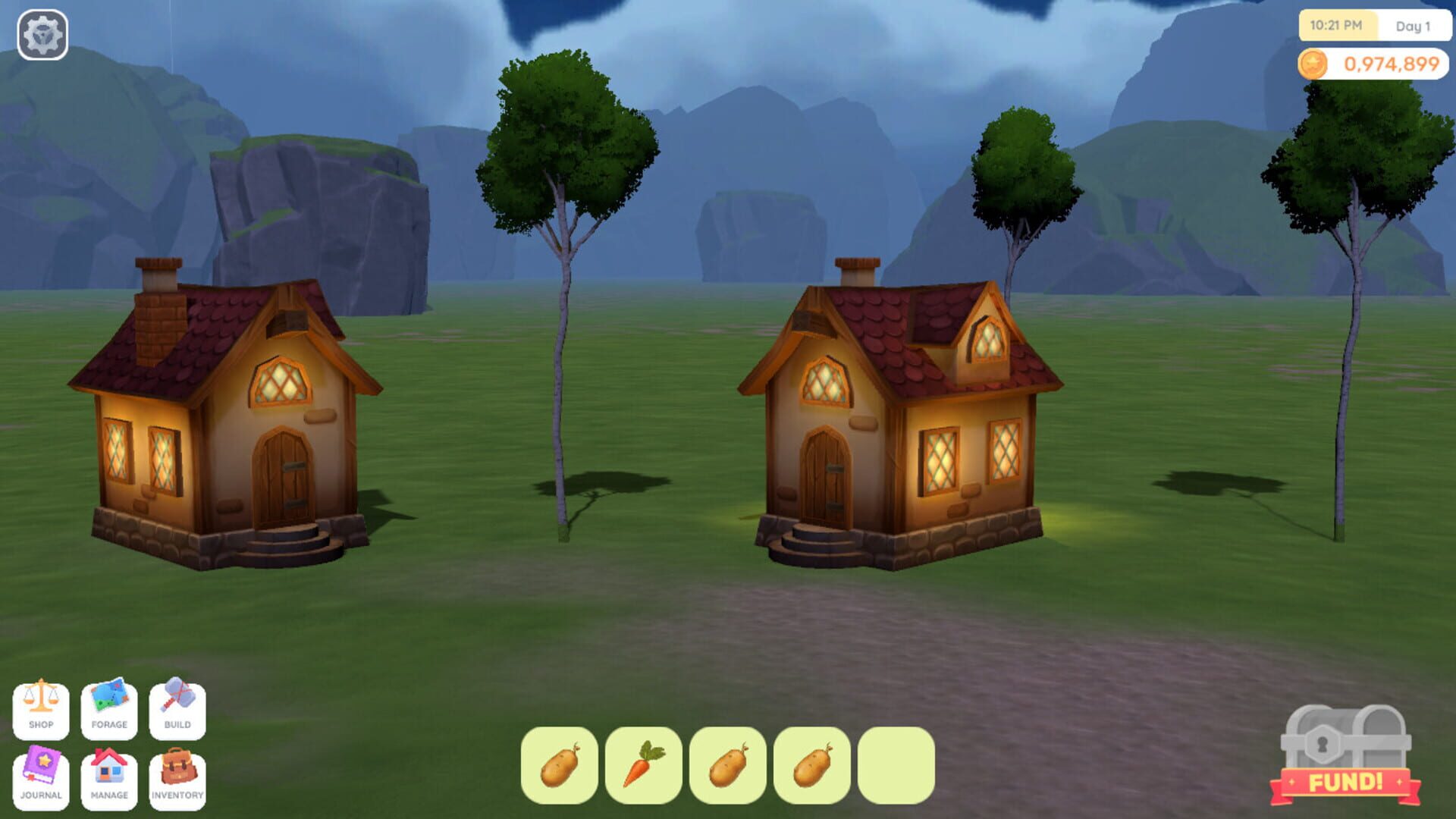This screenshot has width=1456, height=819.
Task: Click the coin balance 0,974,899
Action: (x=1392, y=64)
